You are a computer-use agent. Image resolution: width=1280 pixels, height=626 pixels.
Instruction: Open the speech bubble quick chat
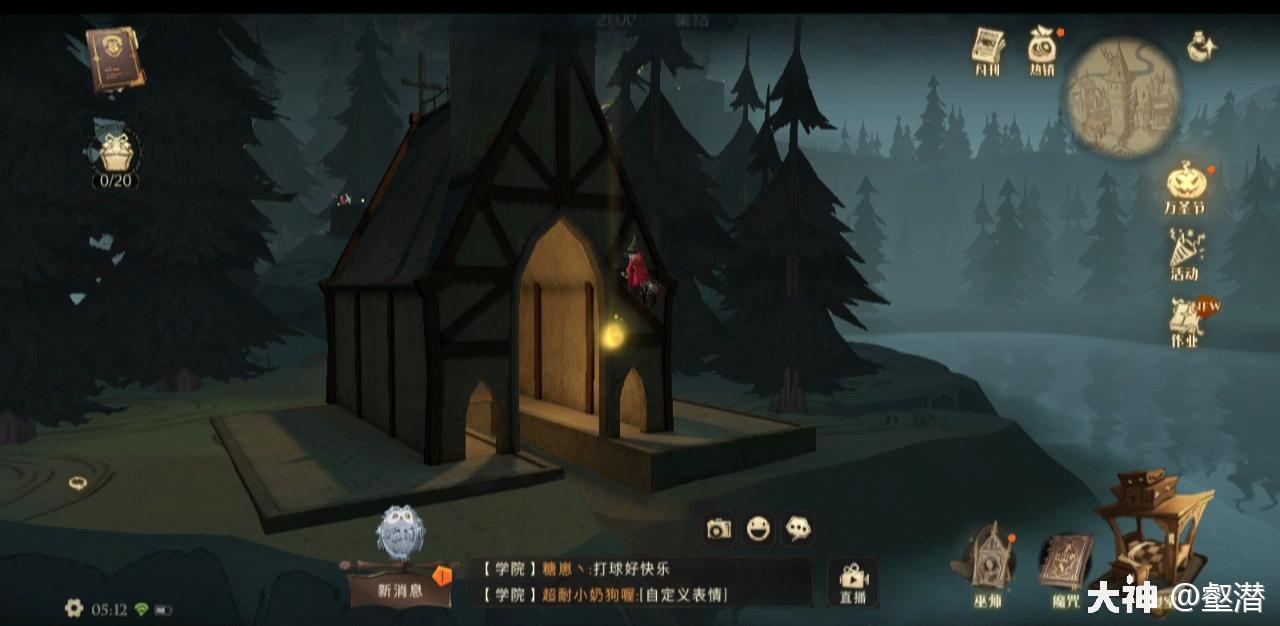pyautogui.click(x=797, y=529)
